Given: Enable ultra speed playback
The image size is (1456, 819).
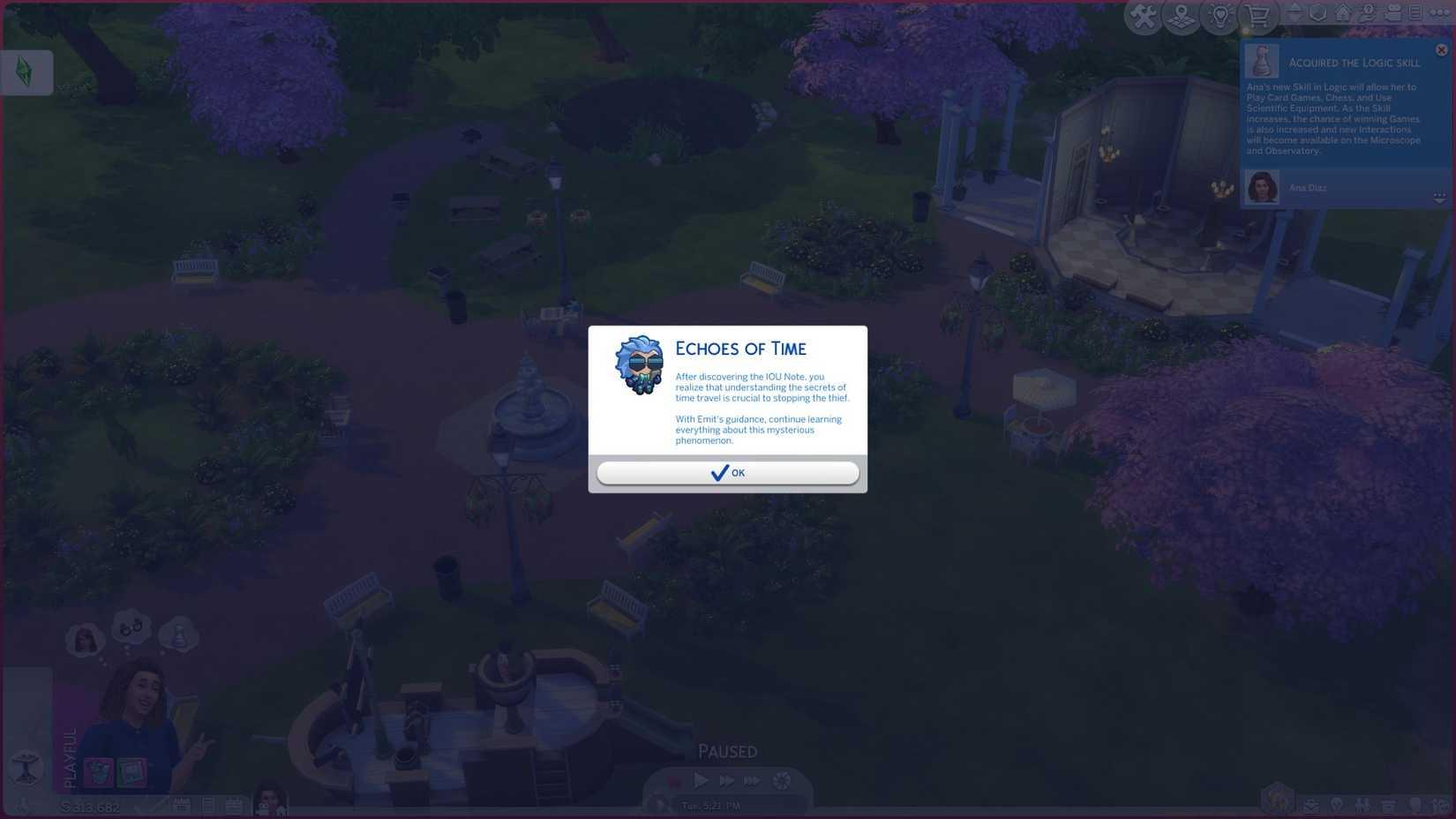Looking at the screenshot, I should point(752,780).
